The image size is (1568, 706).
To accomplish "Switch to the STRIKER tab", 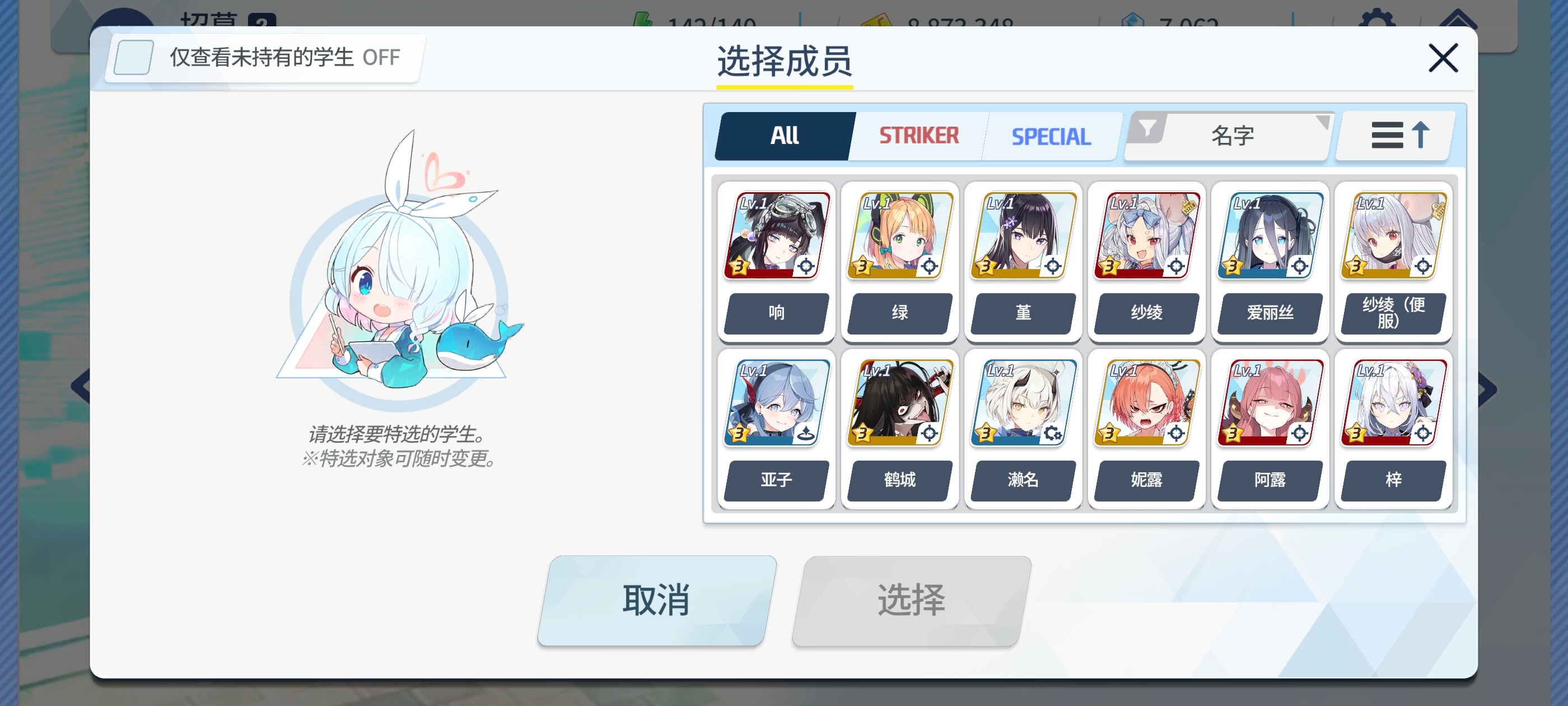I will [x=918, y=135].
